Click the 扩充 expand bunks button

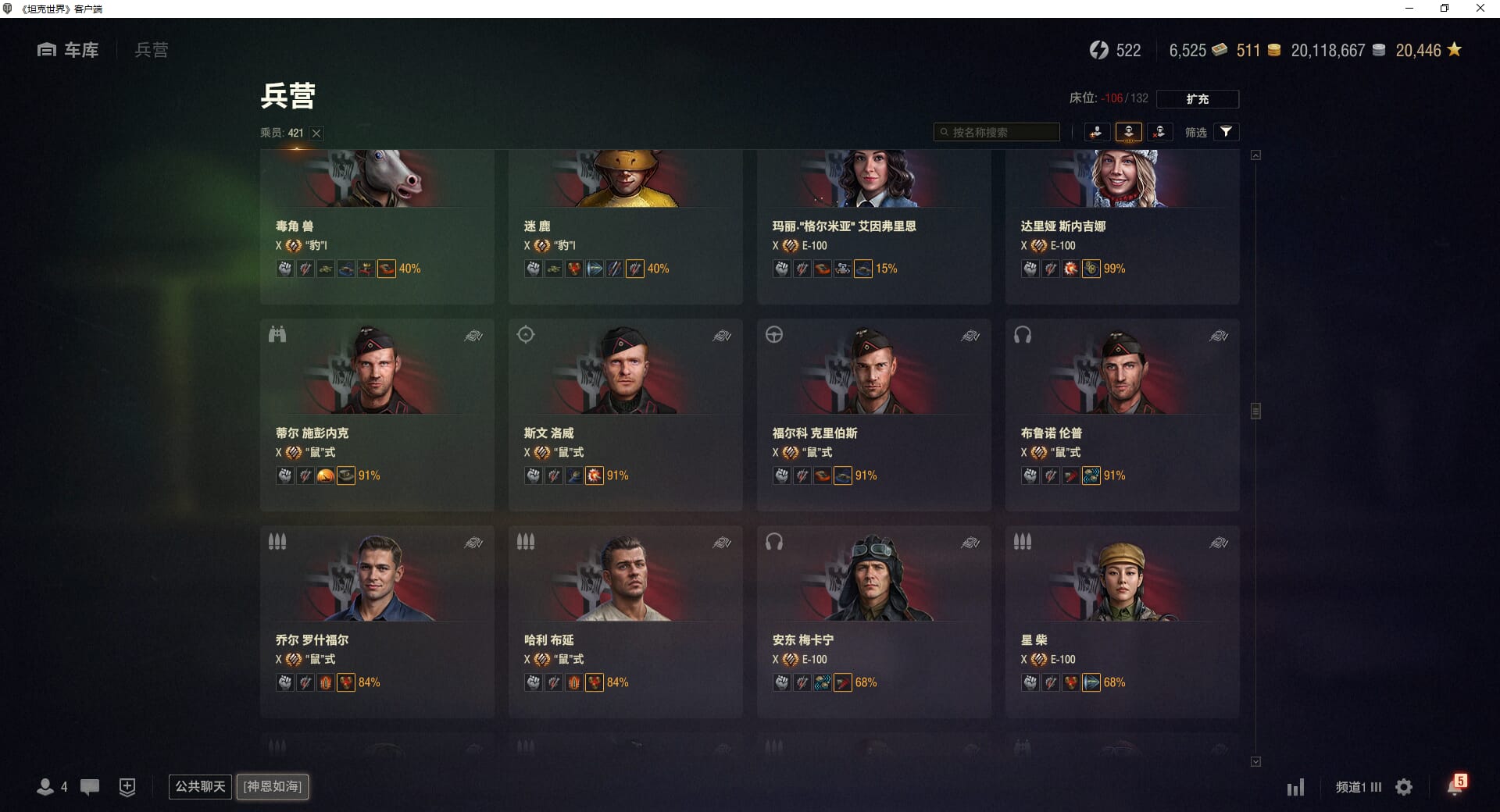click(1197, 99)
